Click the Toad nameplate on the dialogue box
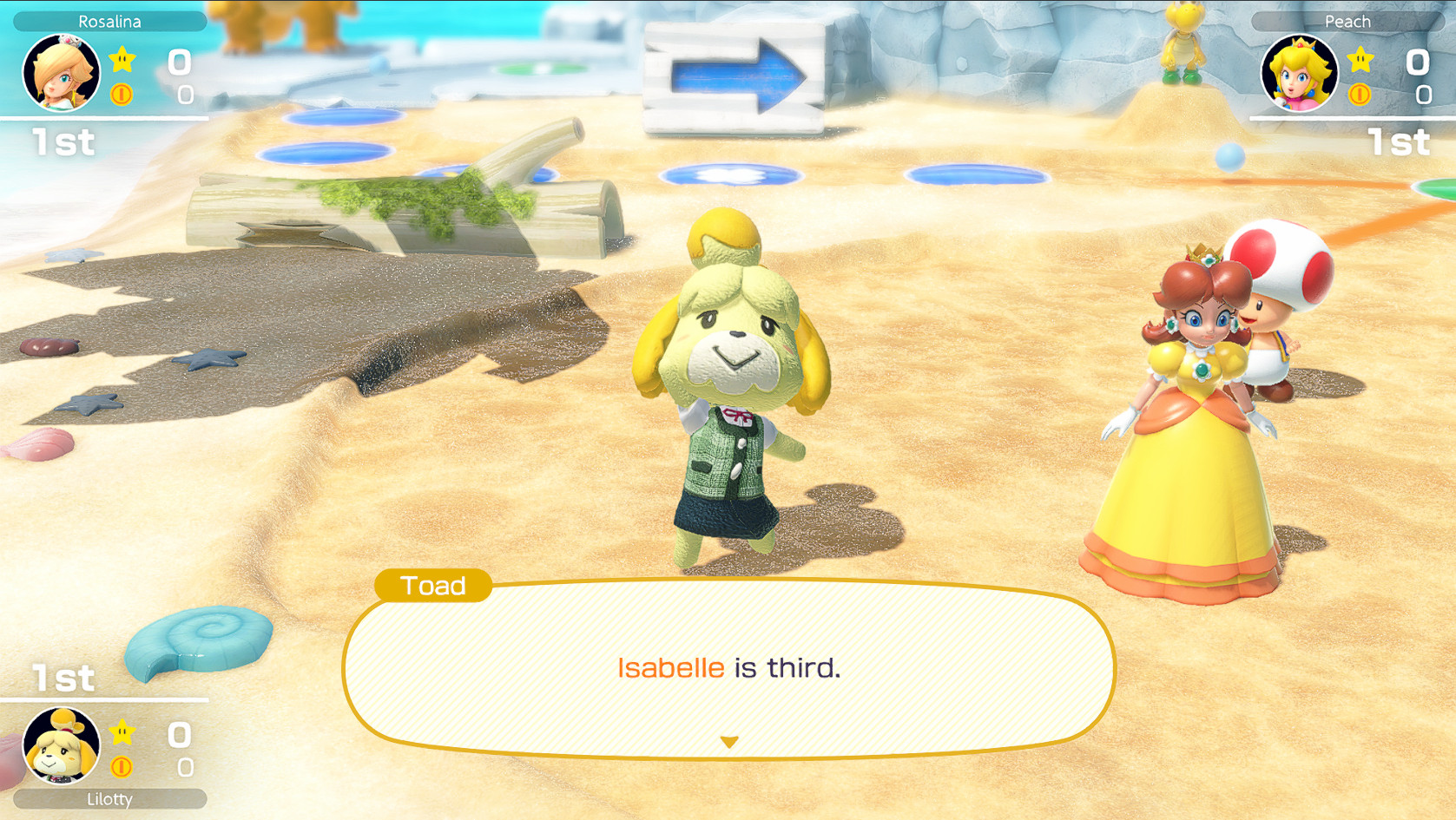Image resolution: width=1456 pixels, height=820 pixels. click(432, 587)
